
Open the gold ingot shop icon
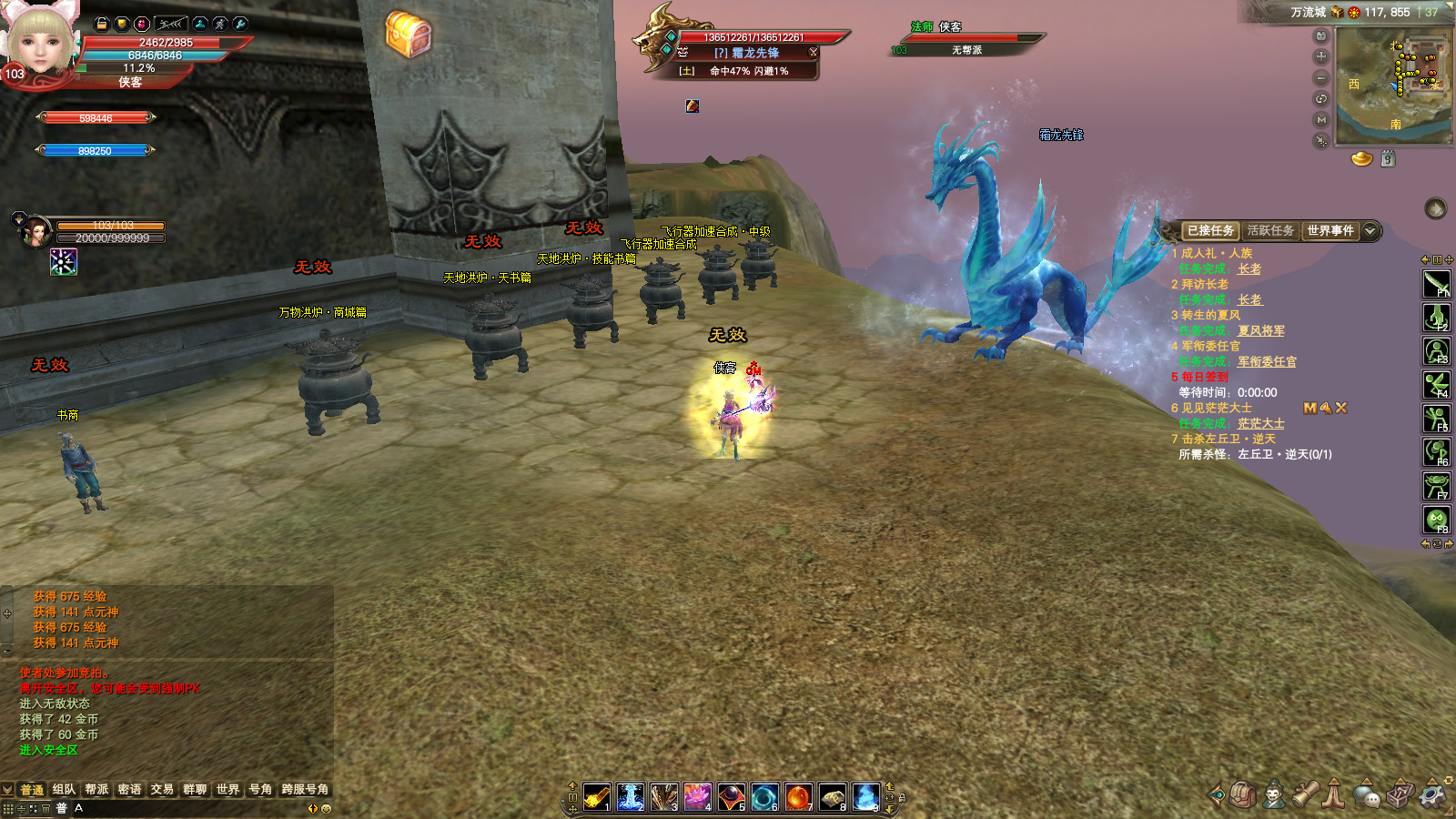(x=1361, y=159)
